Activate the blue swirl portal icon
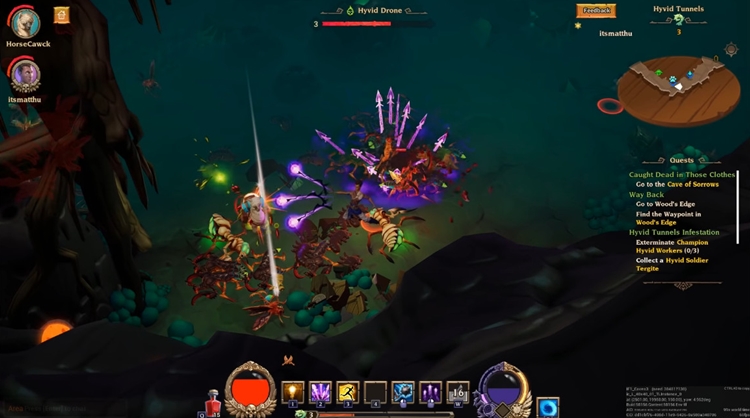This screenshot has height=418, width=750. pyautogui.click(x=547, y=407)
